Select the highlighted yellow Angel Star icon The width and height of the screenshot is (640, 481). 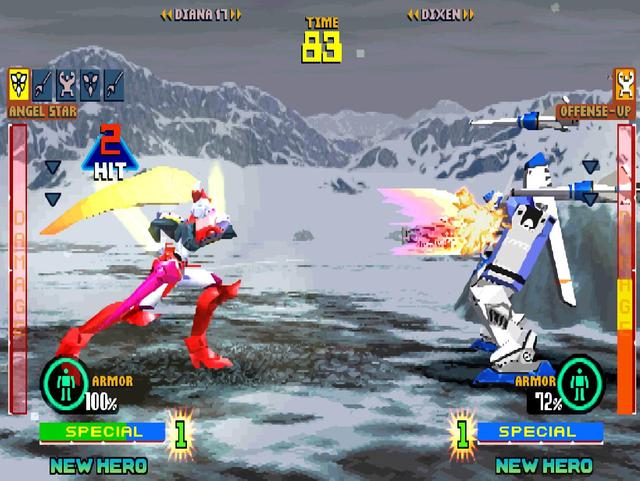click(19, 83)
